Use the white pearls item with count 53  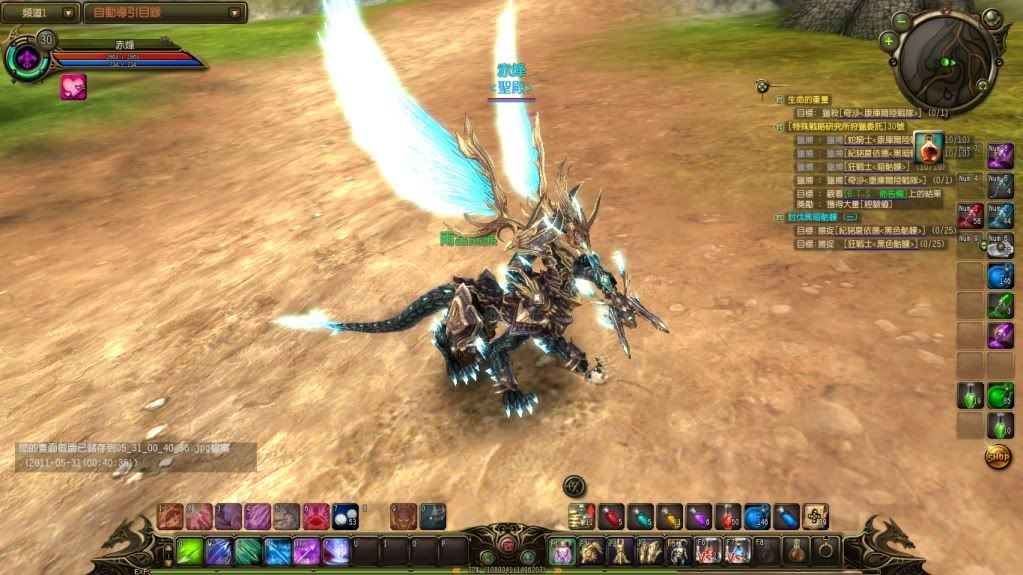pos(345,516)
